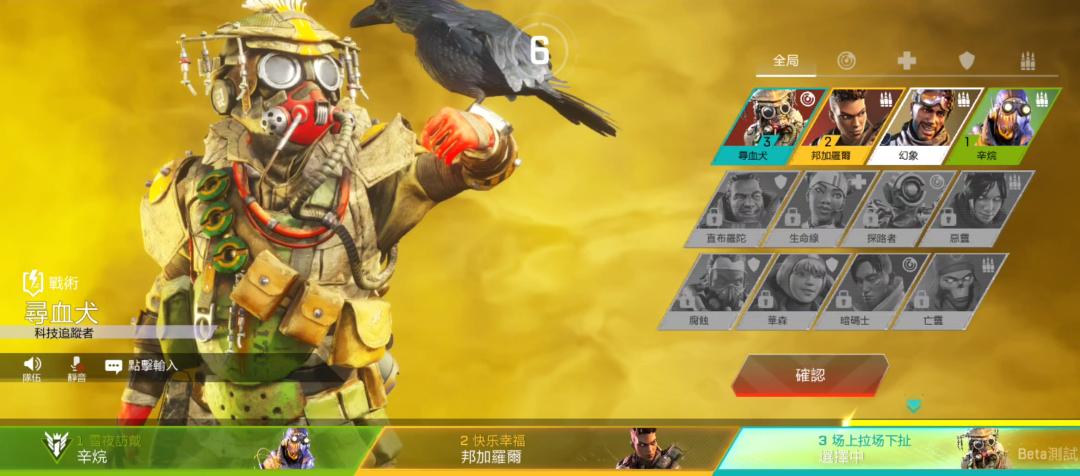
Task: Confirm the legend with the 確認 button
Action: coord(810,376)
